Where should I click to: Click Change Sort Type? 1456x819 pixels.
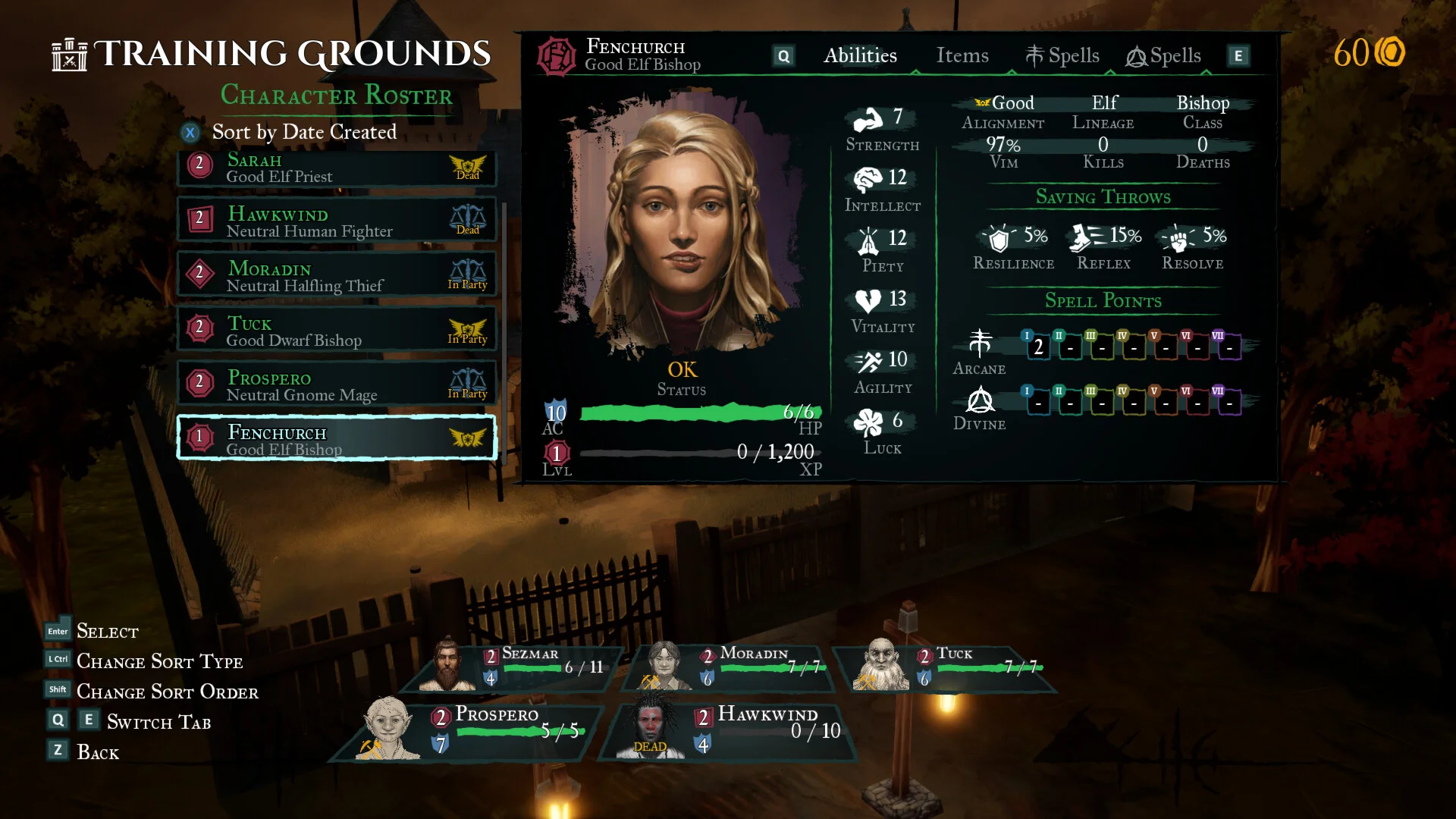[x=159, y=662]
